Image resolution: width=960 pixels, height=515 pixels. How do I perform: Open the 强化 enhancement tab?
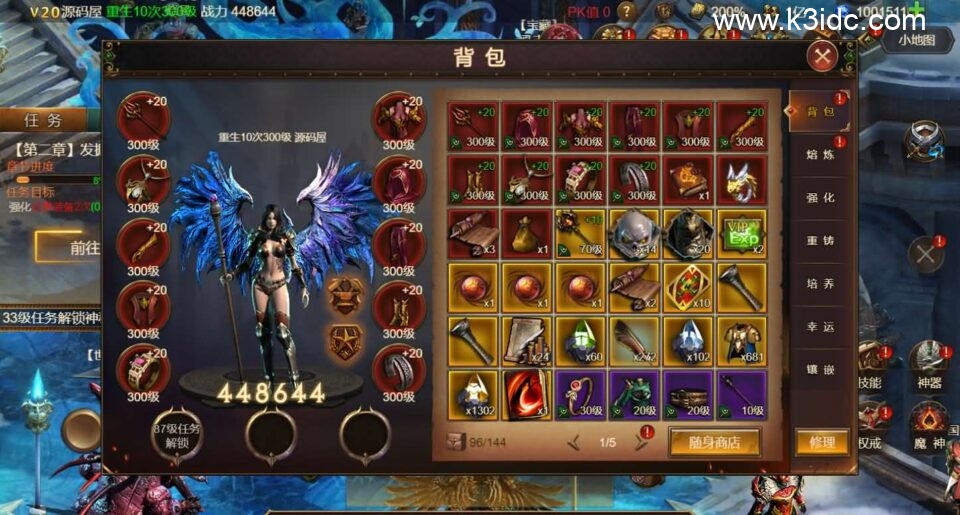[820, 198]
